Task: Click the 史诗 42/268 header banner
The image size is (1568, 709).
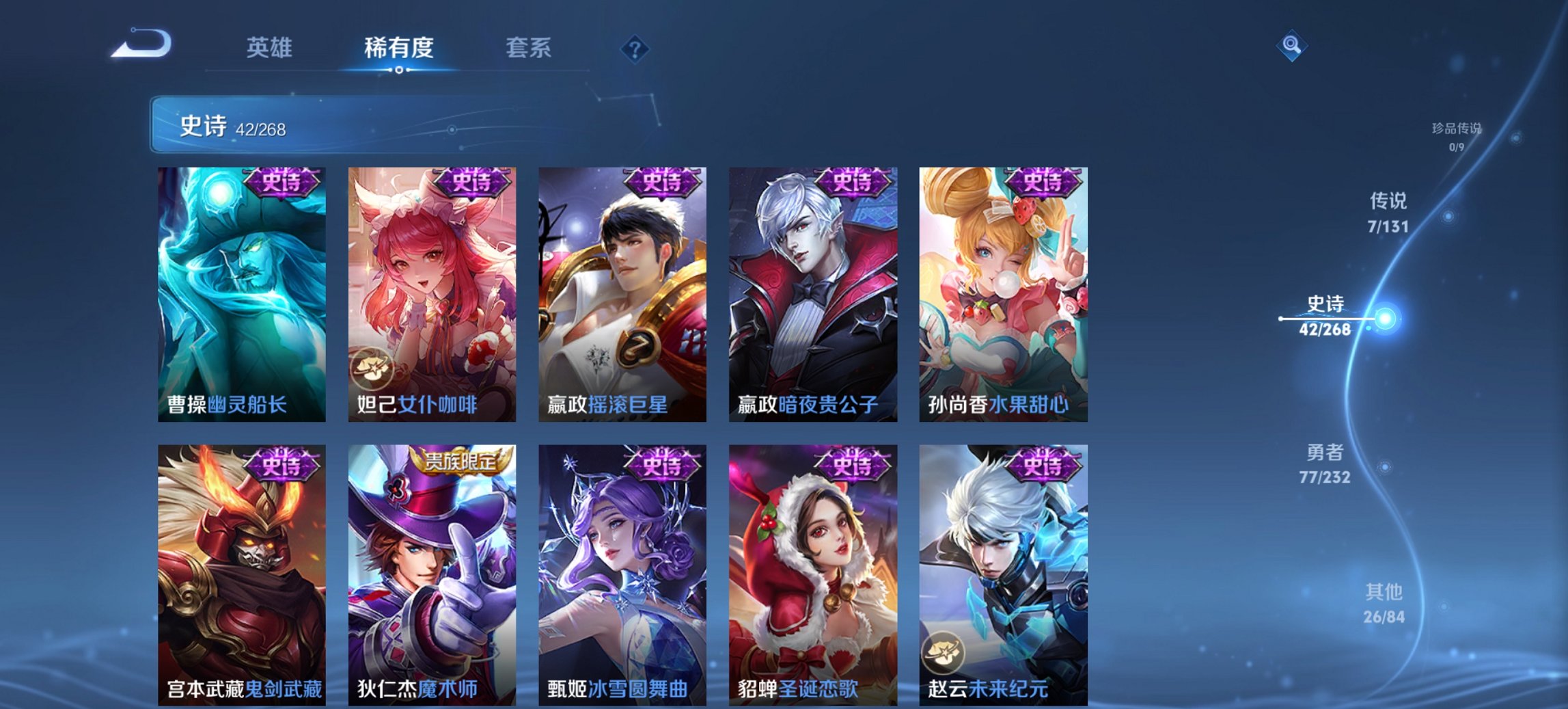Action: 478,125
